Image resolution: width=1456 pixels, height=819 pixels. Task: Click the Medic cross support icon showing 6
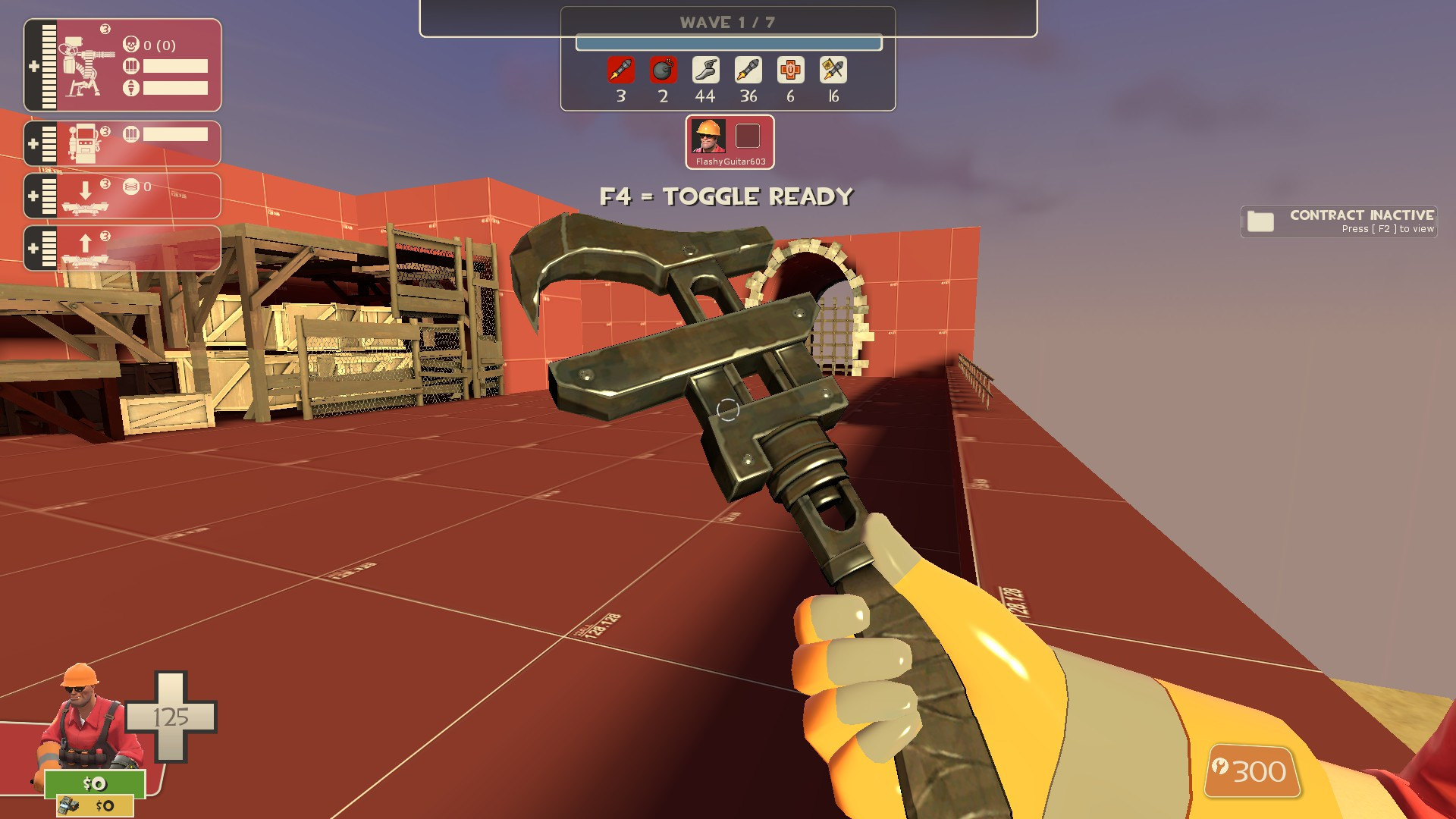790,71
